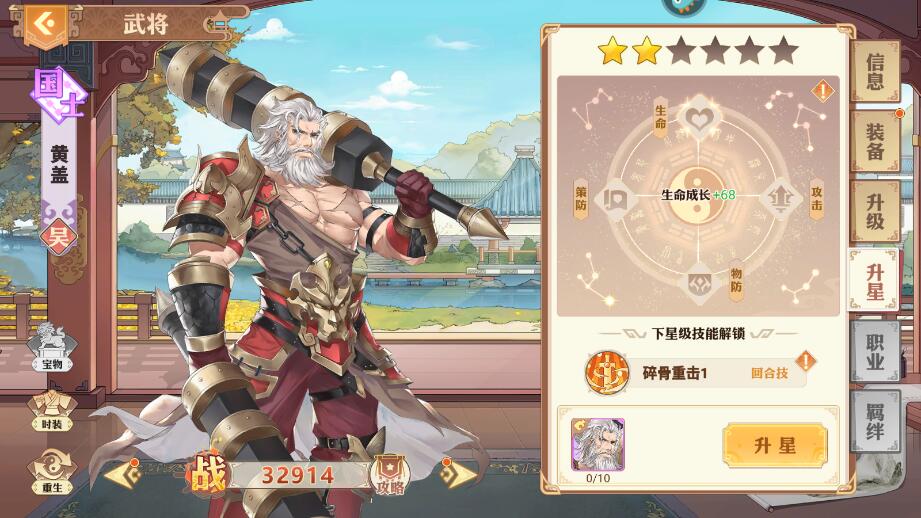Select the 攻击 attack node on the wheel
The height and width of the screenshot is (518, 921).
pyautogui.click(x=781, y=198)
